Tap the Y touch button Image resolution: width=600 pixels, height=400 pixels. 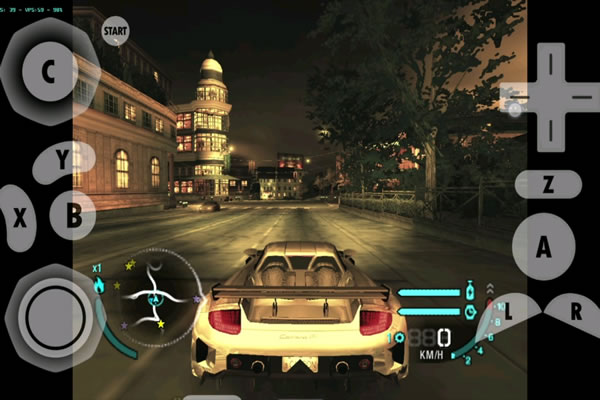click(x=63, y=160)
